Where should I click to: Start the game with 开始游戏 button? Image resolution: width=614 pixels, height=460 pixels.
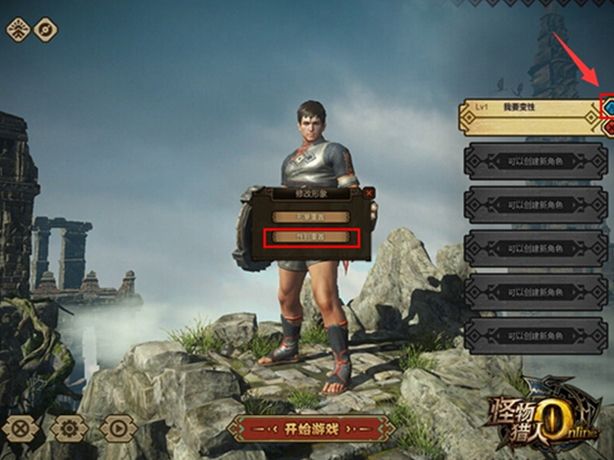click(x=310, y=429)
